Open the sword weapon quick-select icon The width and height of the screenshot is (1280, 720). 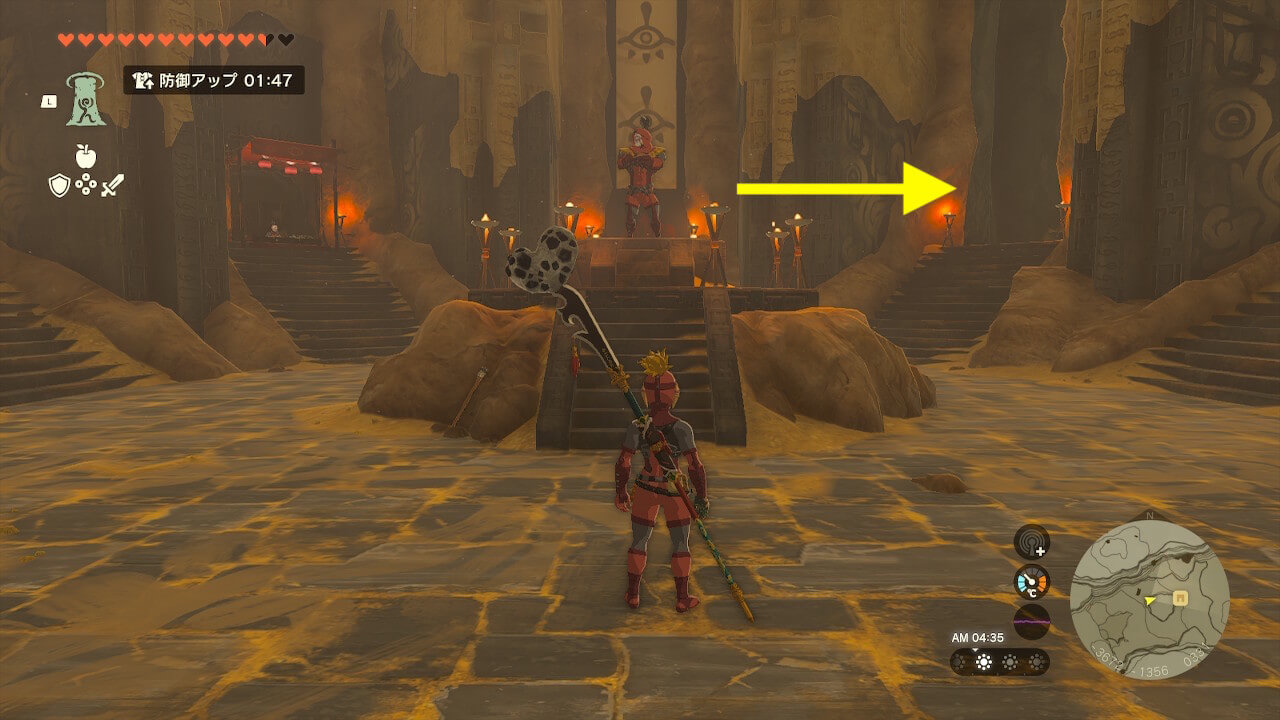click(112, 184)
